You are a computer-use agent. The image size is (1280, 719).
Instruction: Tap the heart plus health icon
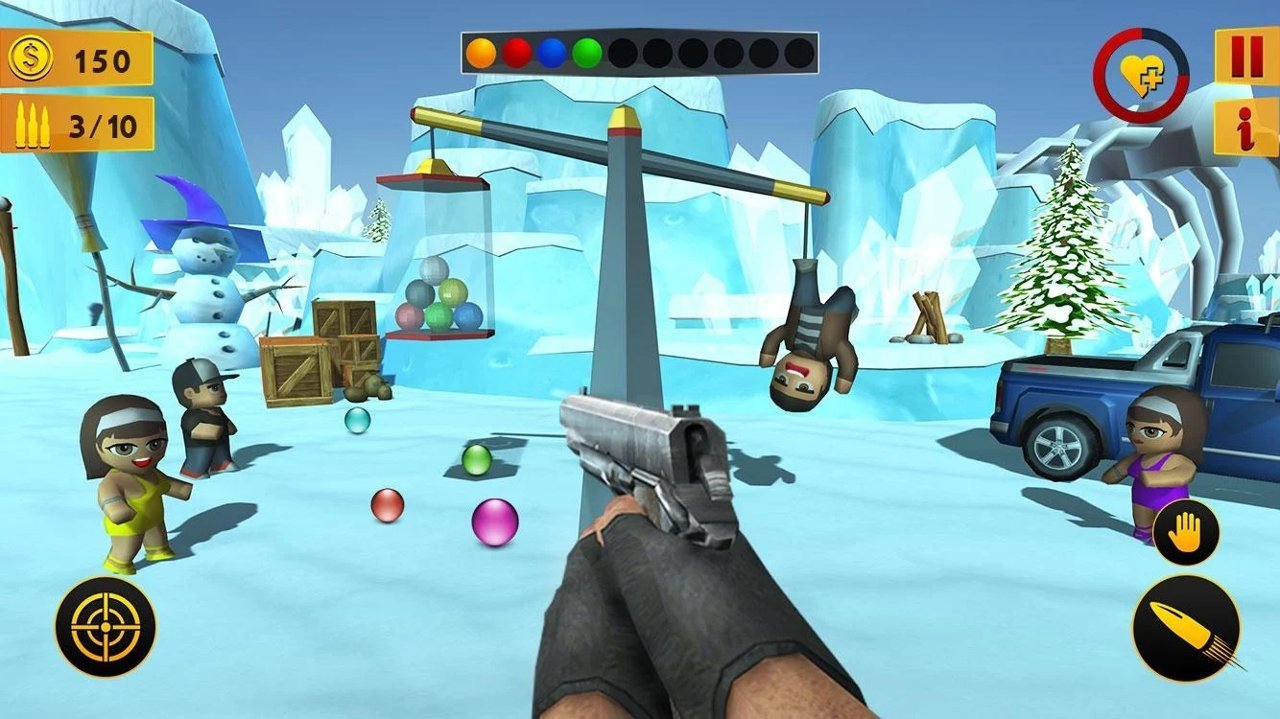(x=1141, y=75)
